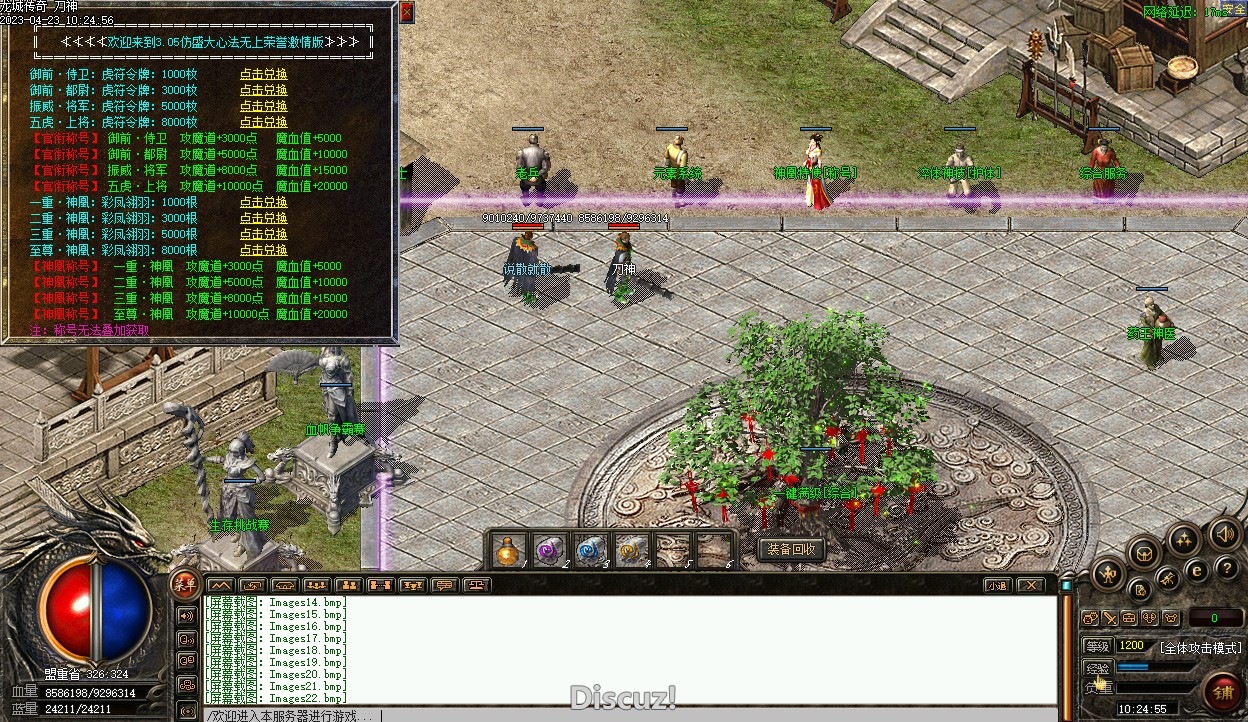Open help with the question mark icon
The width and height of the screenshot is (1248, 722).
(x=1227, y=568)
